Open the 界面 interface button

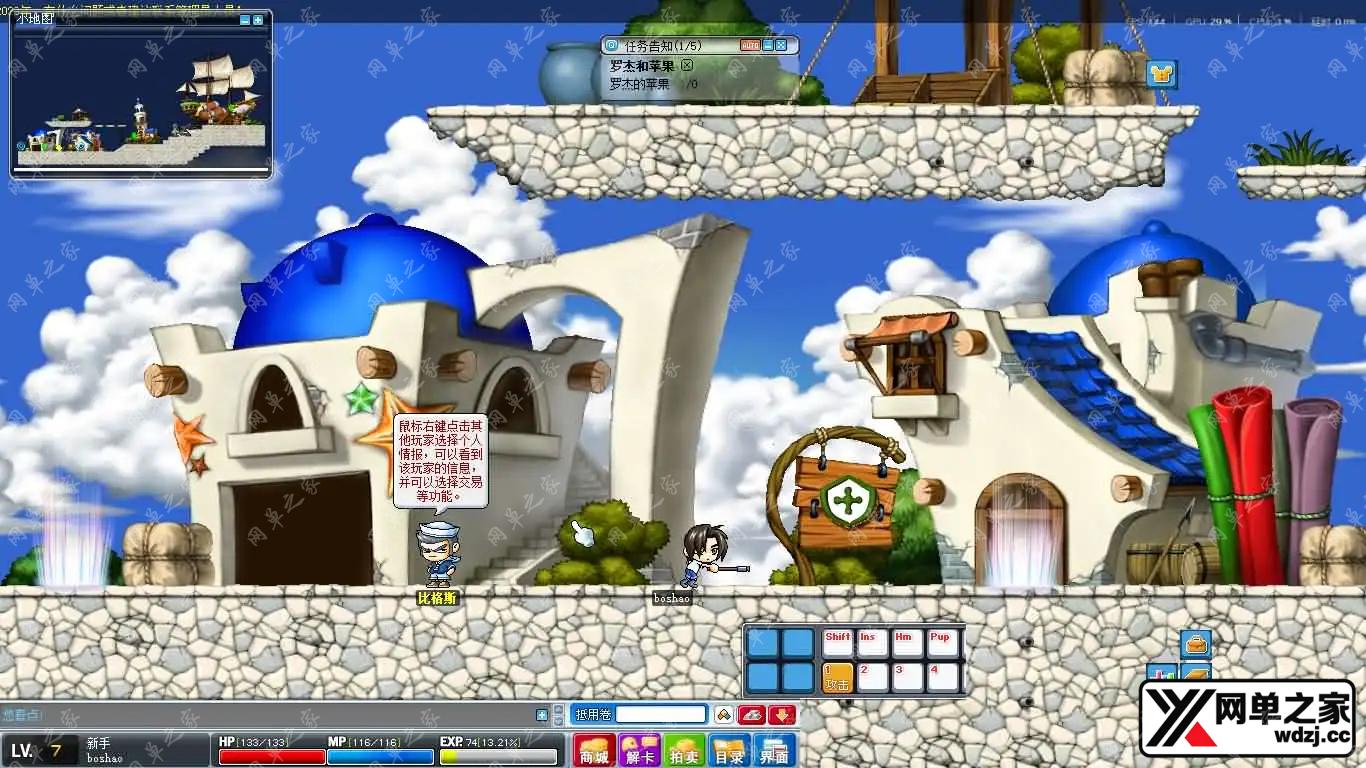(x=775, y=751)
